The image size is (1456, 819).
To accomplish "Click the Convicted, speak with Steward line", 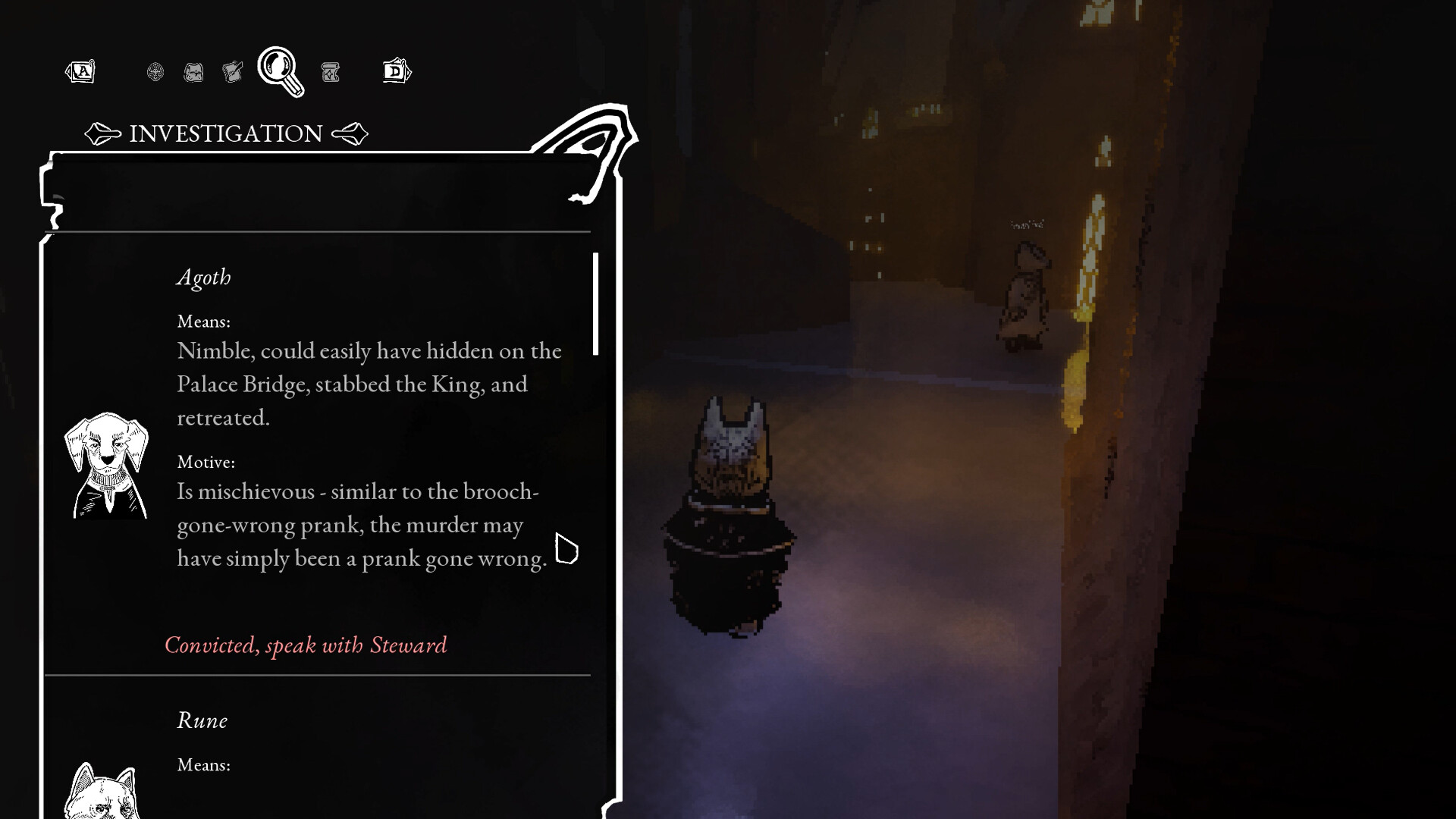I will coord(306,645).
